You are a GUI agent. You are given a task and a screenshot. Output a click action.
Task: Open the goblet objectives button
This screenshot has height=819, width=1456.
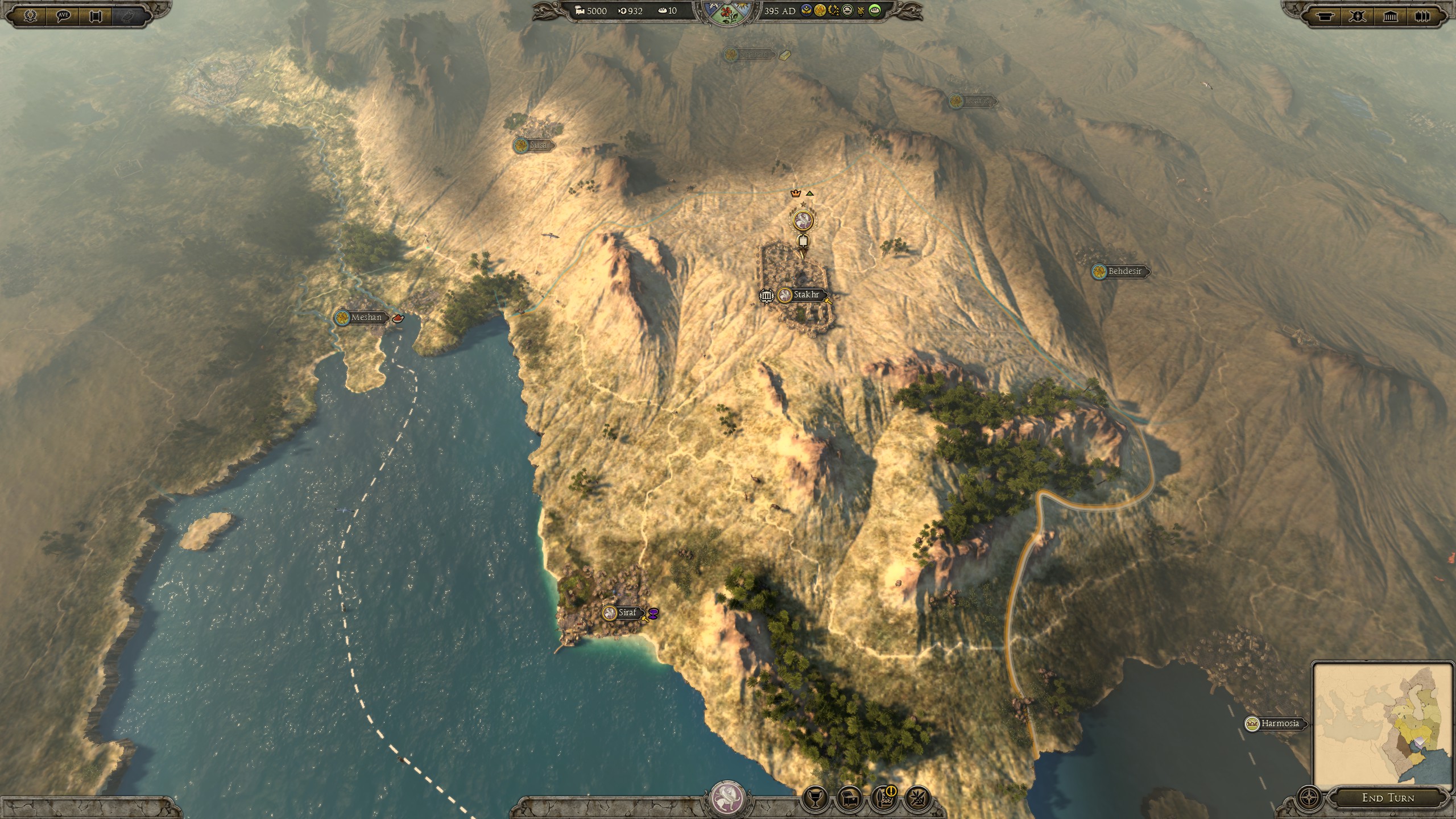coord(814,799)
